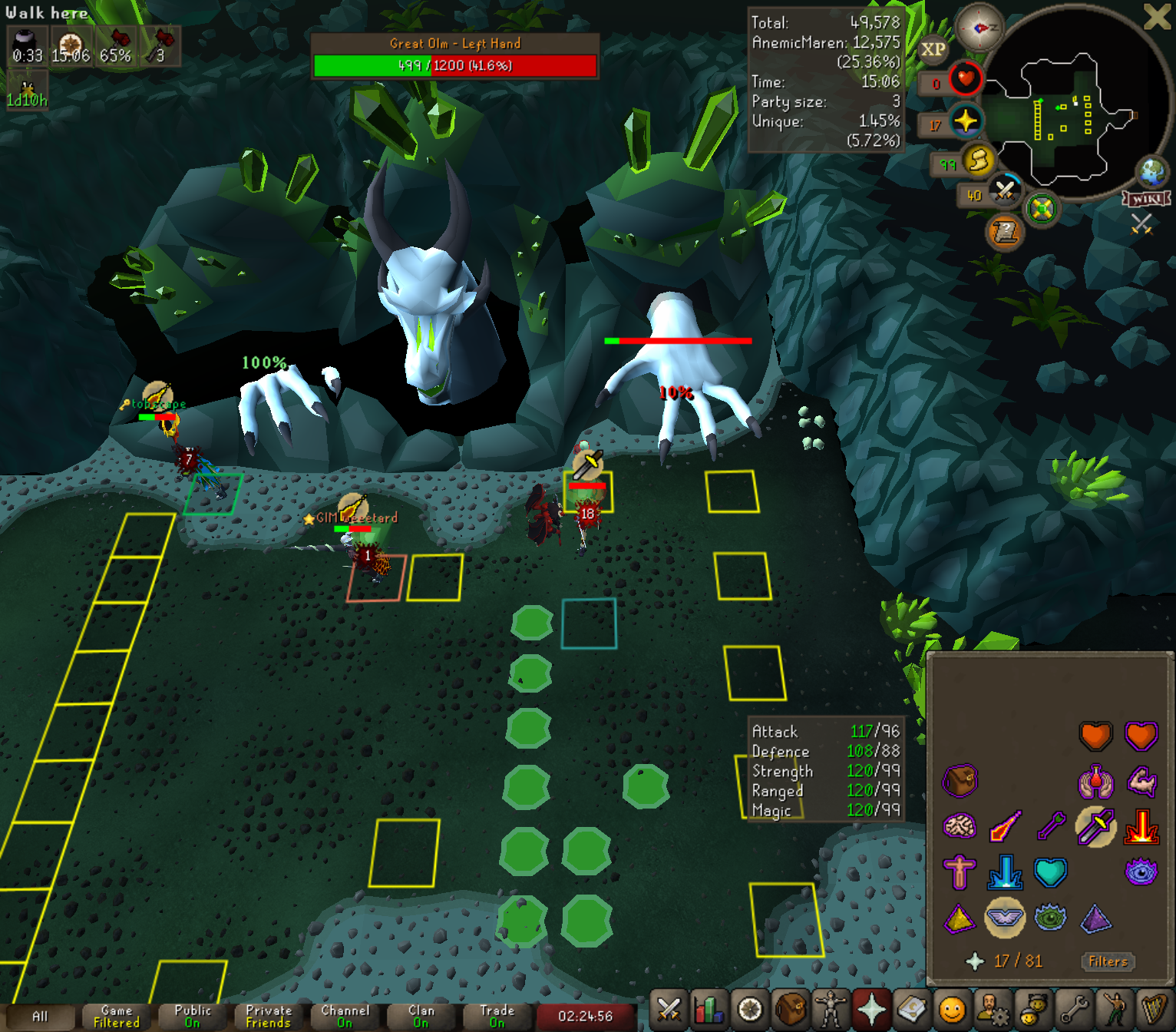Click the compass to face north

click(980, 28)
